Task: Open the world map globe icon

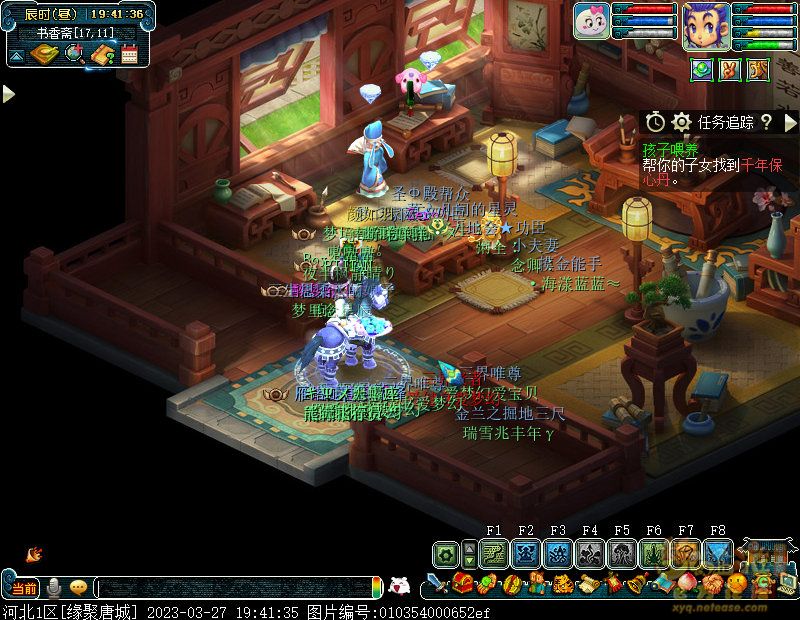Action: pyautogui.click(x=74, y=54)
